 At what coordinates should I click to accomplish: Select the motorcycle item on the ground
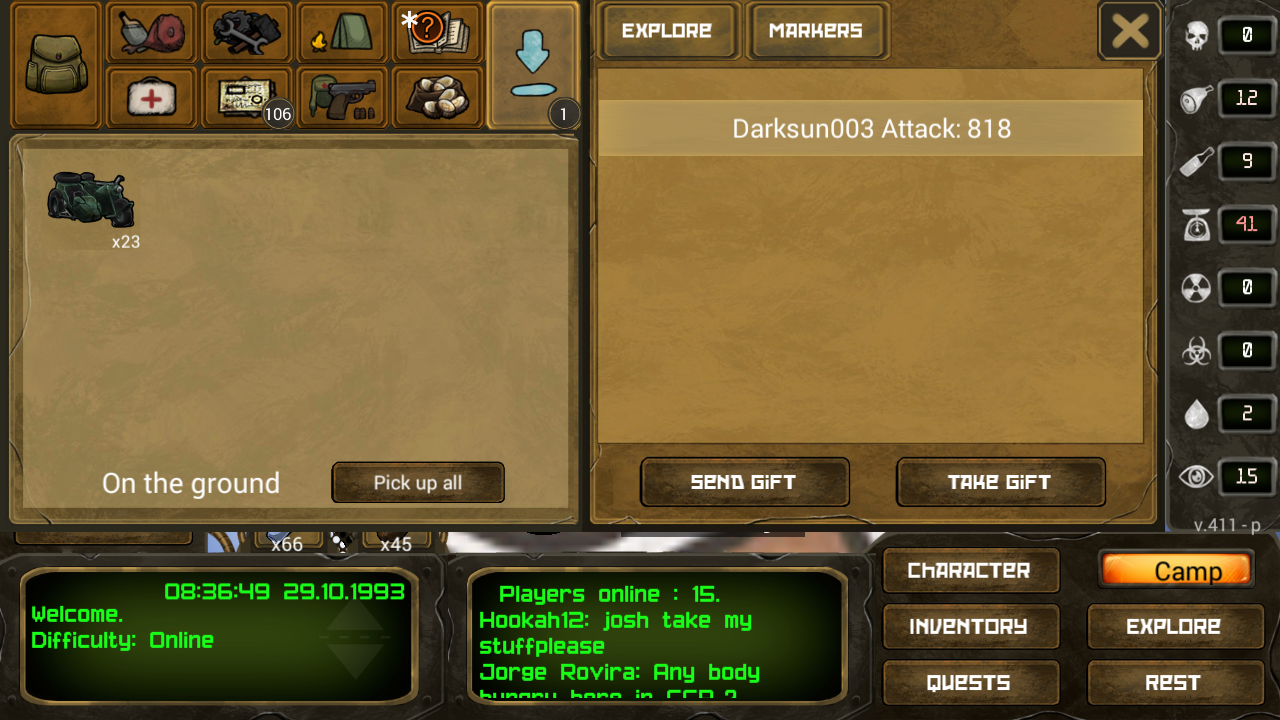point(91,200)
